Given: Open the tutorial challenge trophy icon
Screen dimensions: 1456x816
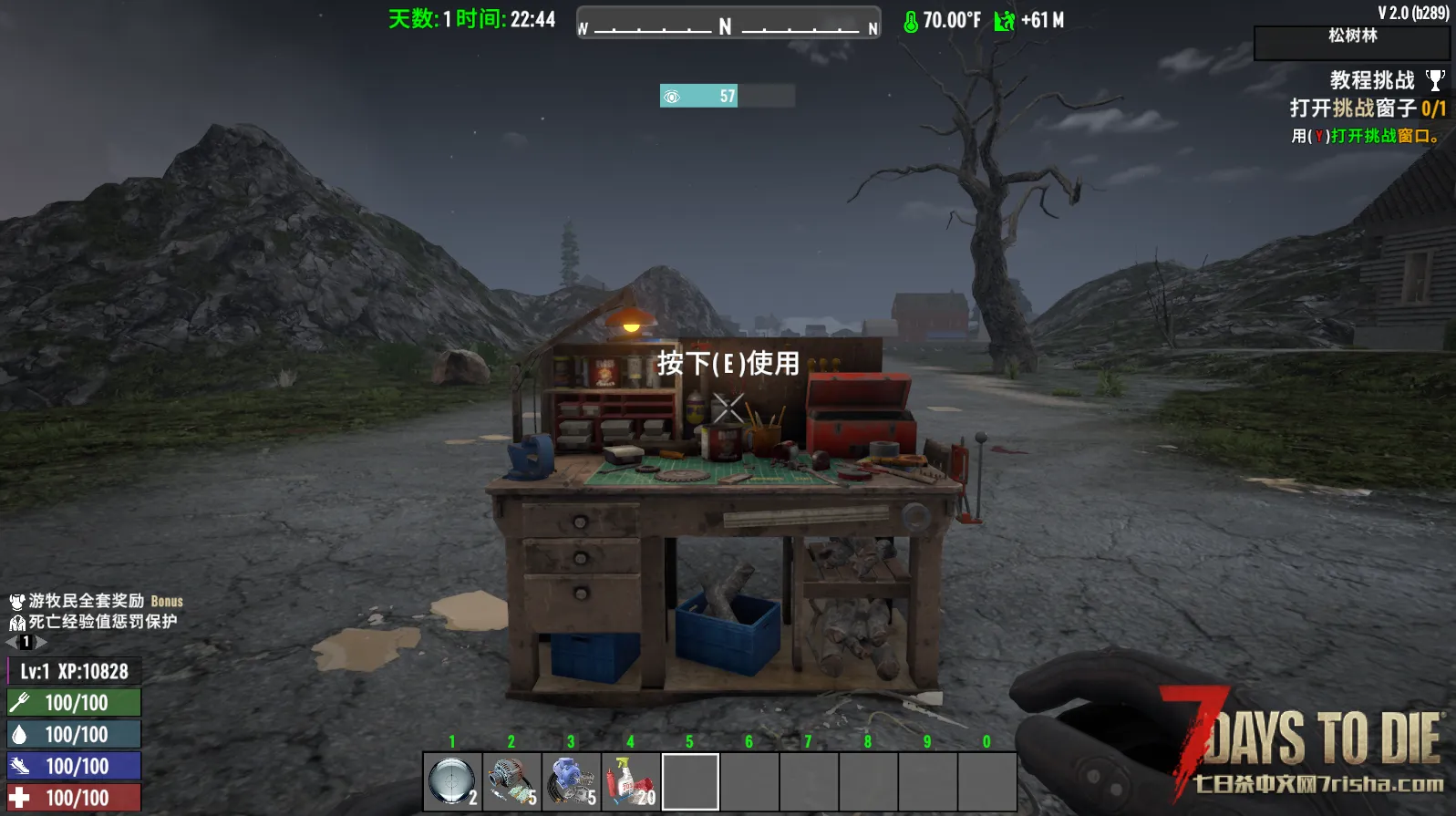Looking at the screenshot, I should pos(1435,81).
